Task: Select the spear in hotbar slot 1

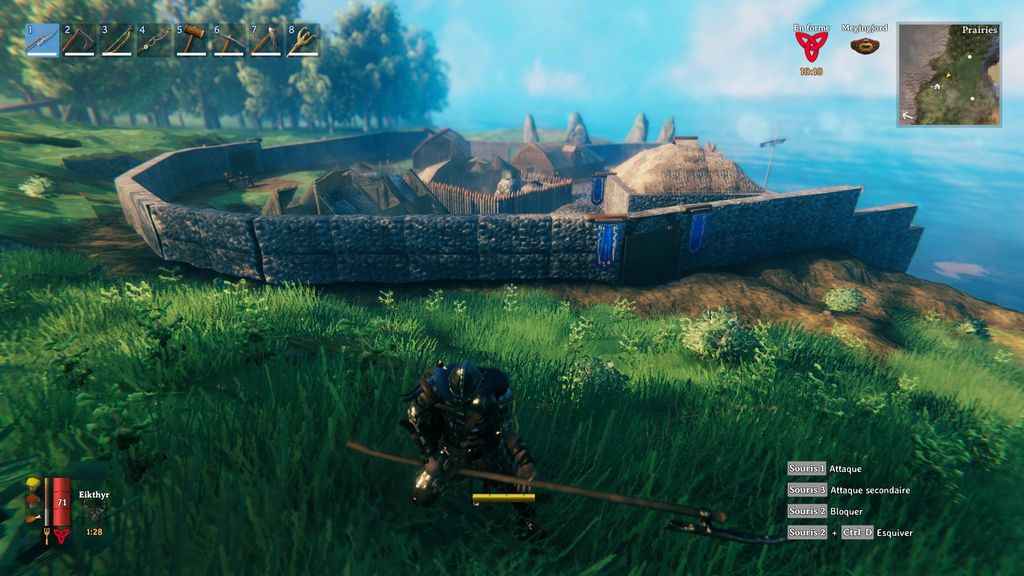Action: point(42,40)
